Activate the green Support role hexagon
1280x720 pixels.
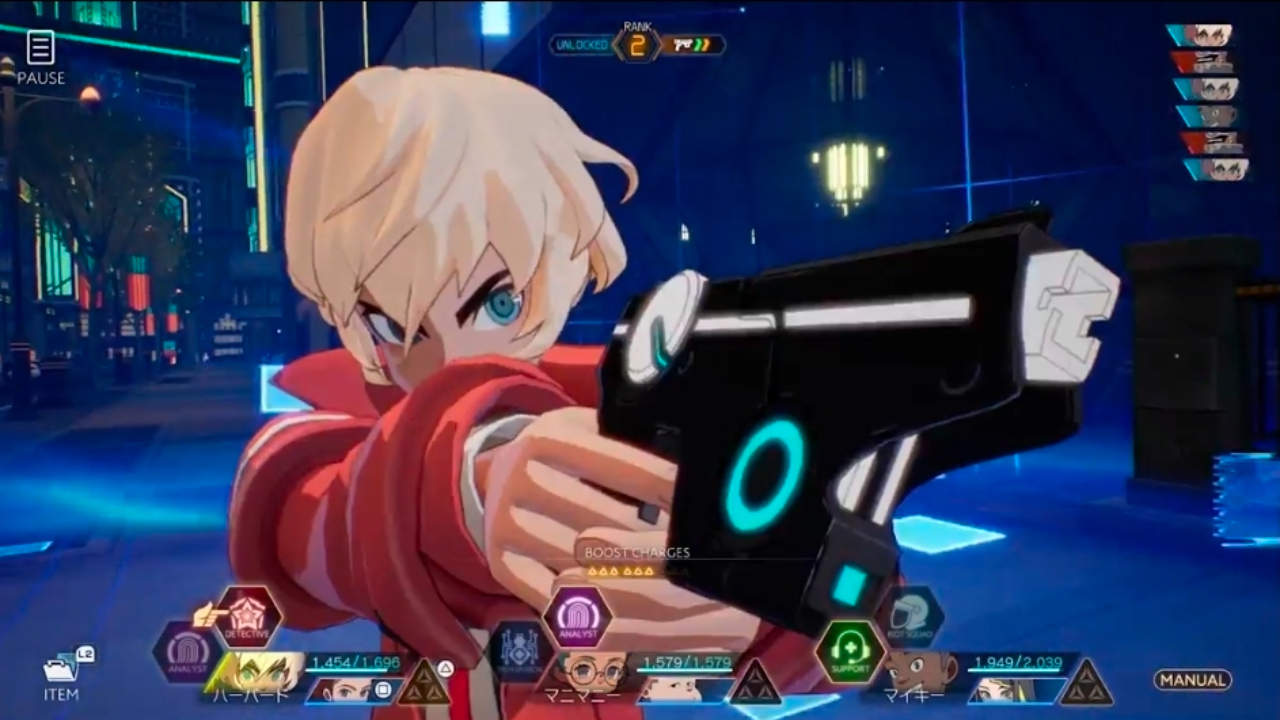tap(850, 652)
